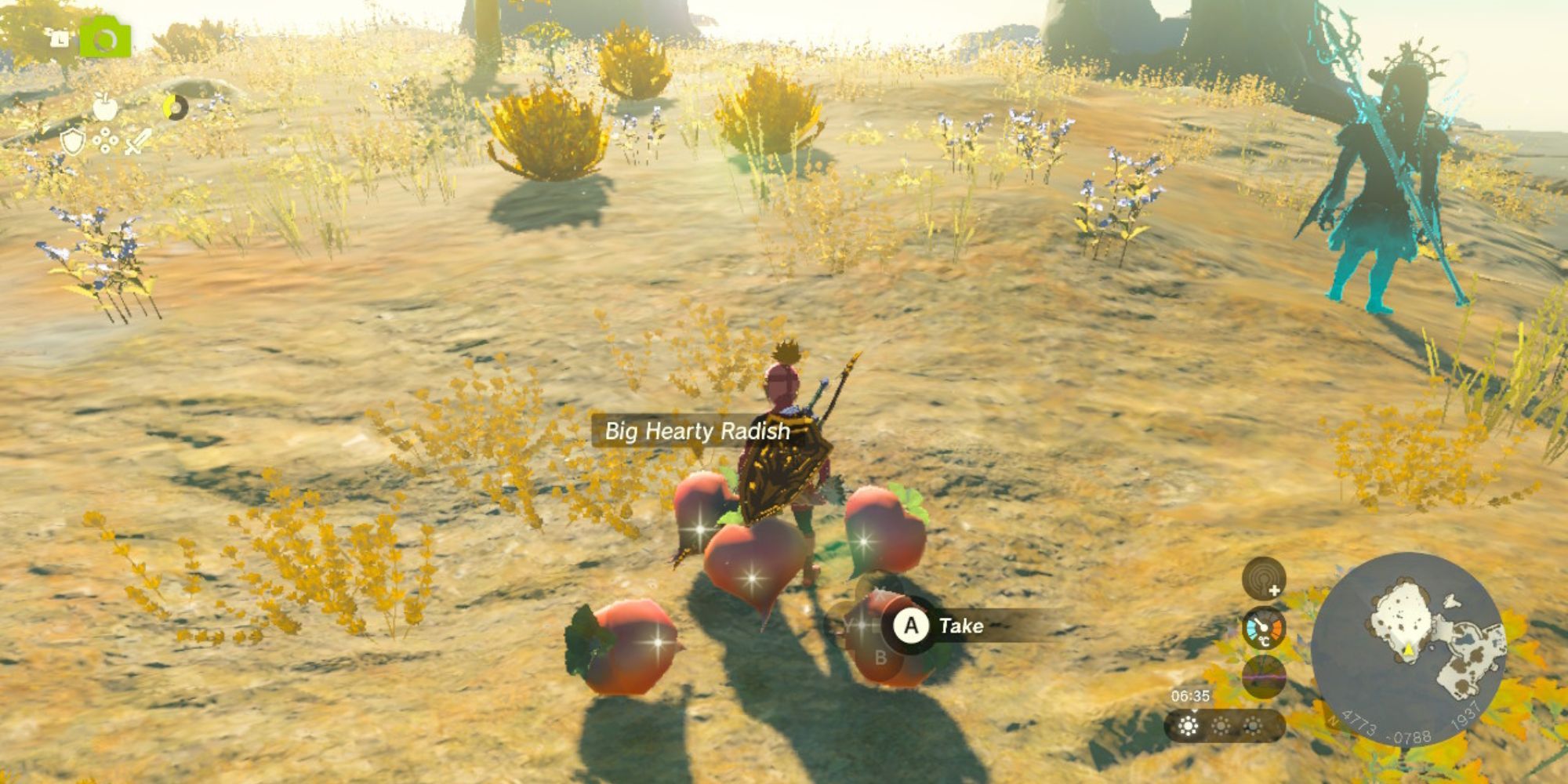
Task: Click the shield equipment icon
Action: pyautogui.click(x=72, y=143)
